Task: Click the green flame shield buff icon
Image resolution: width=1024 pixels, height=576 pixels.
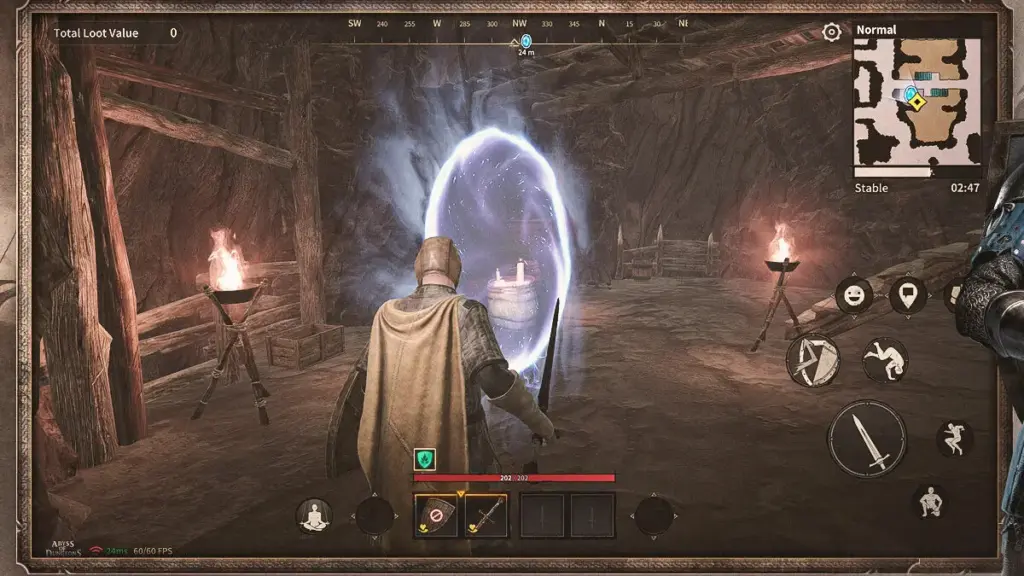Action: point(425,459)
